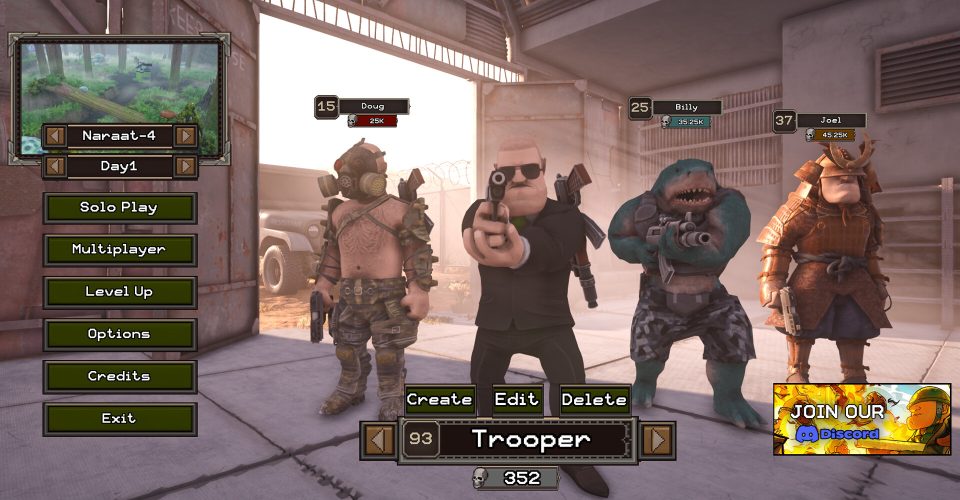Open the Level Up screen
Screen dimensions: 960x500
[x=119, y=292]
